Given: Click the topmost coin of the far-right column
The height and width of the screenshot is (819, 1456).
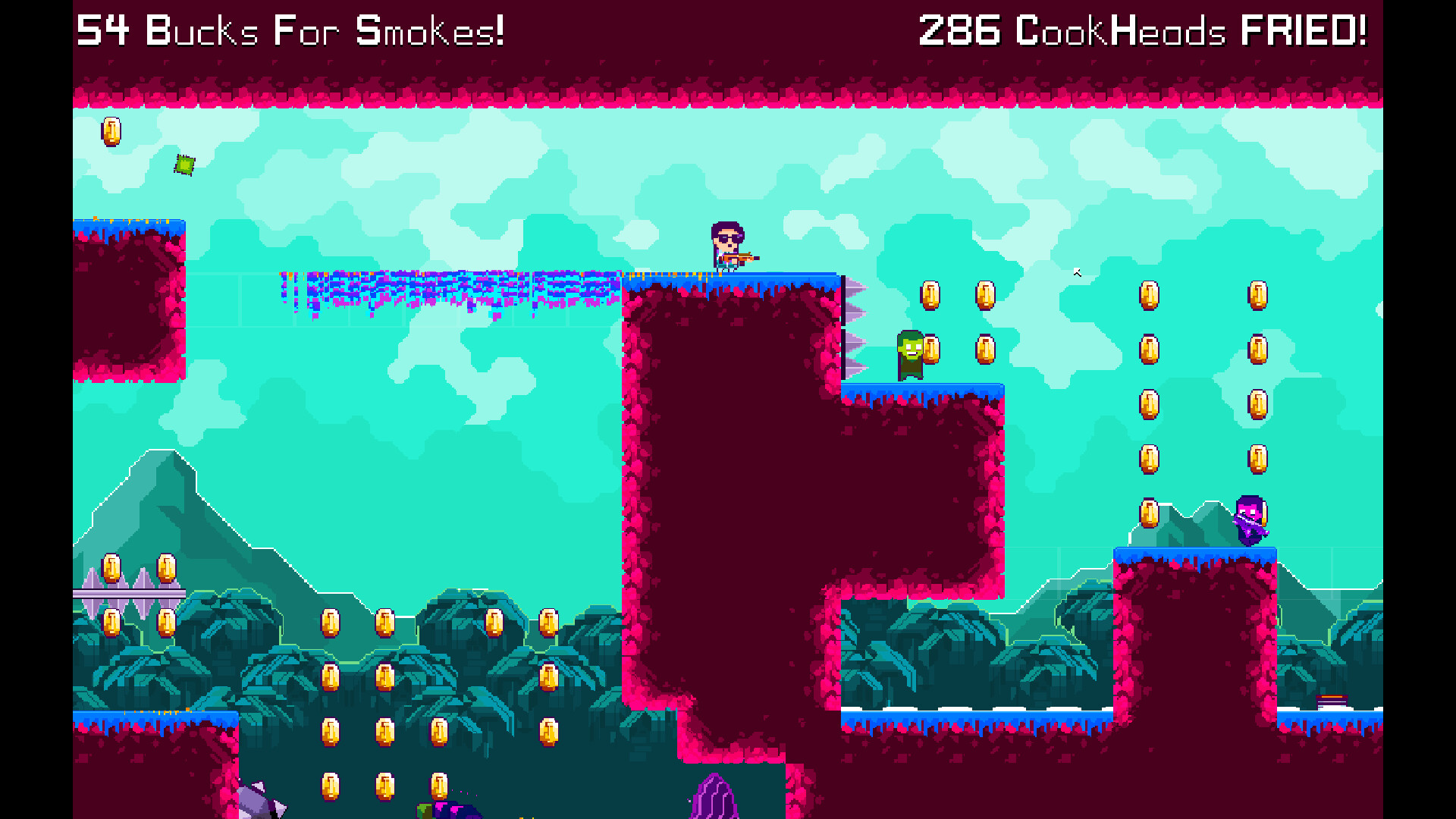Looking at the screenshot, I should [x=1256, y=296].
